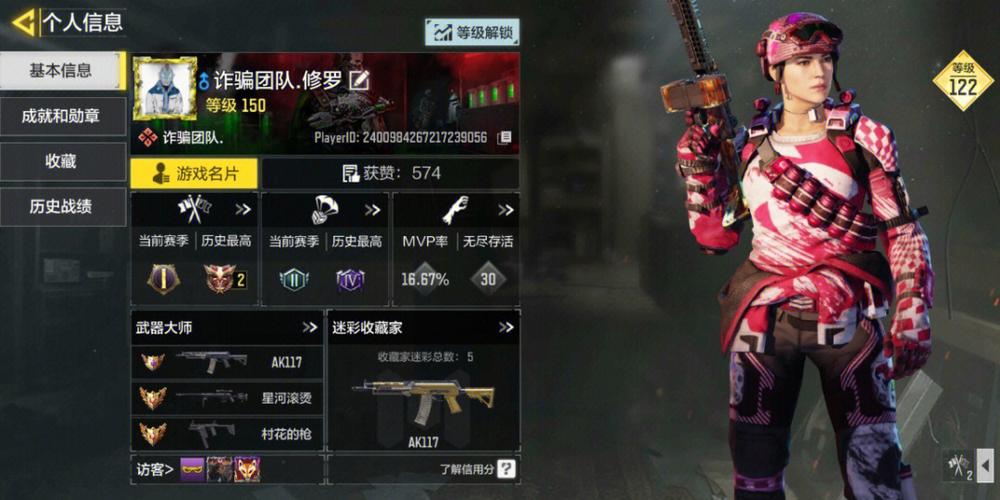Expand the MVP率 stats panel
This screenshot has height=500, width=1000.
(x=505, y=210)
